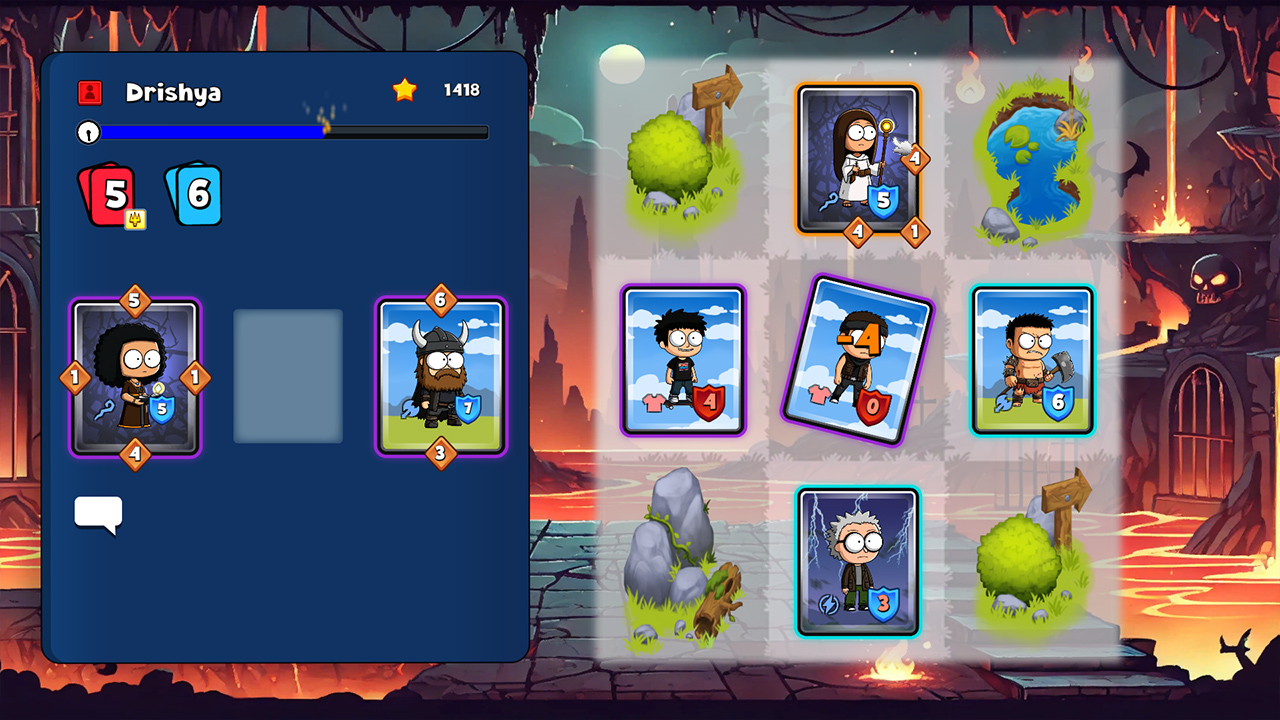This screenshot has width=1280, height=720.
Task: Select the blue card deck showing 6
Action: 194,195
